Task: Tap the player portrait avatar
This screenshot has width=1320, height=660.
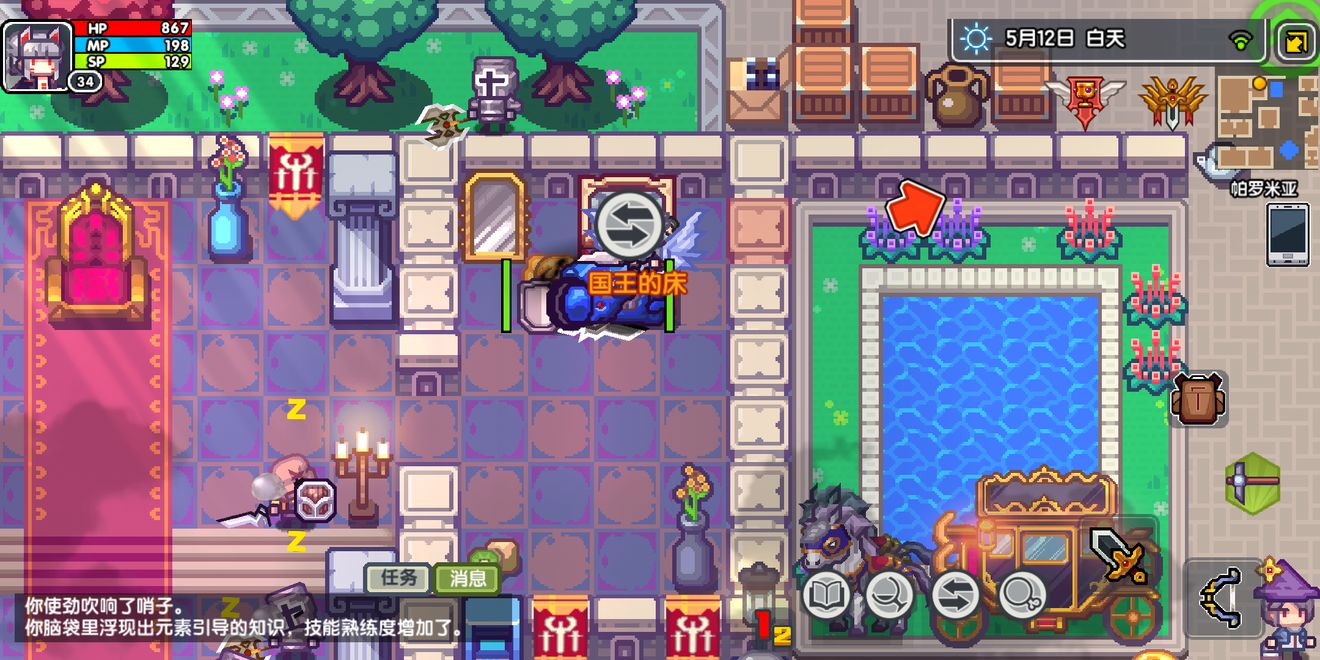Action: (37, 55)
